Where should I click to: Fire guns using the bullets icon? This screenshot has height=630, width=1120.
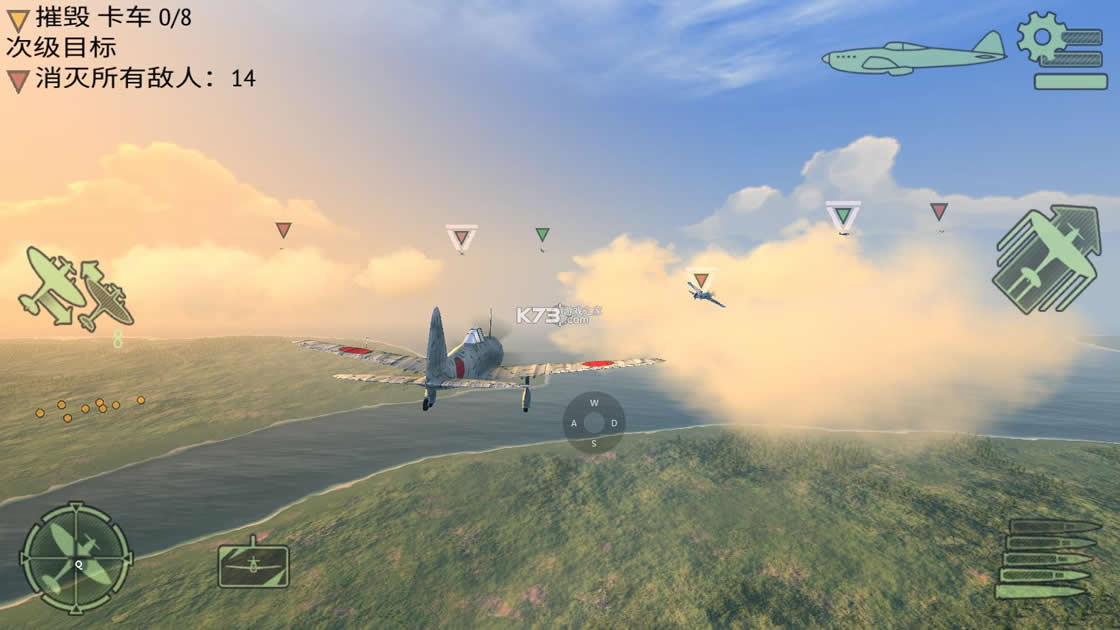1046,559
